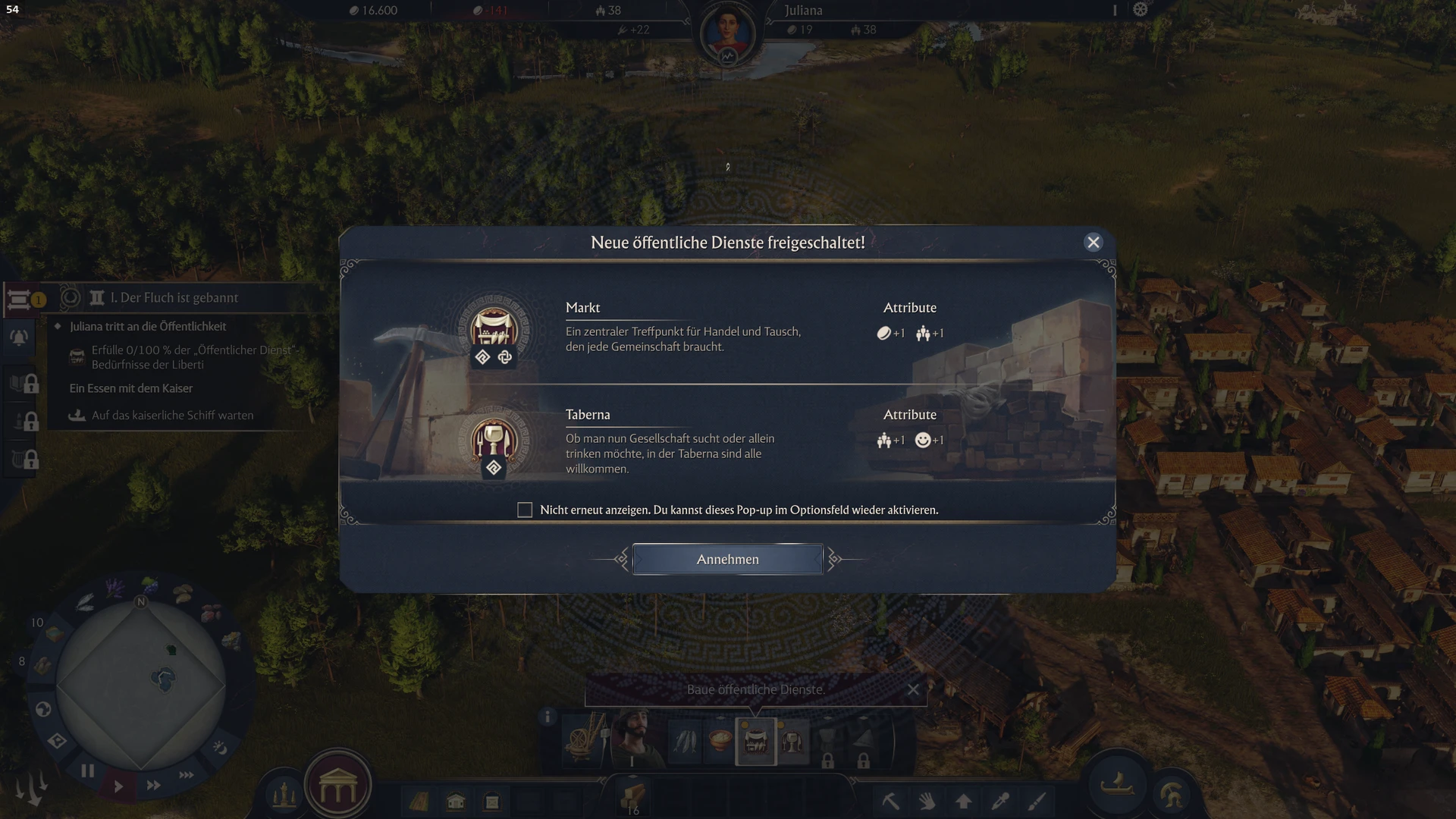Set game speed to fast forward
This screenshot has width=1456, height=819.
[x=153, y=786]
